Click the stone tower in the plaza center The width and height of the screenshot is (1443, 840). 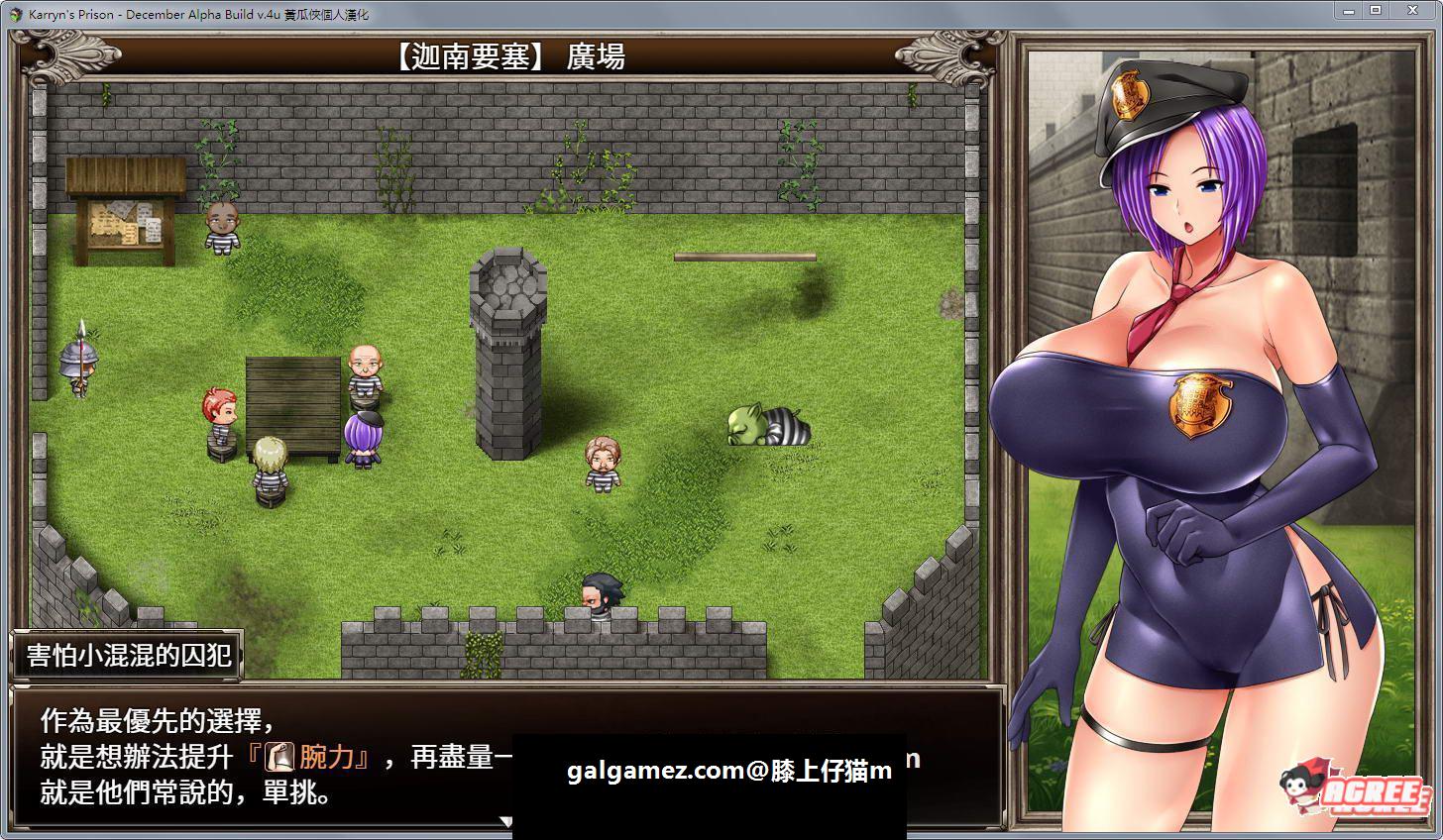pos(508,357)
